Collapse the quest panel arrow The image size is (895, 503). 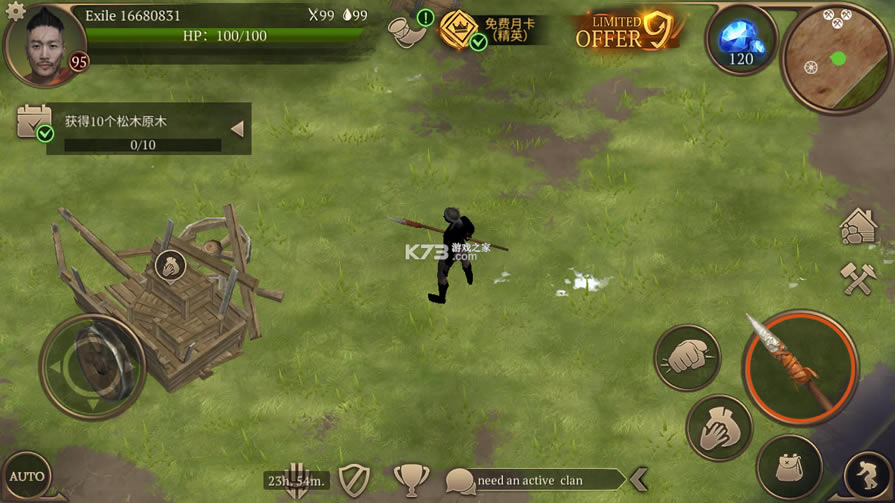click(237, 129)
